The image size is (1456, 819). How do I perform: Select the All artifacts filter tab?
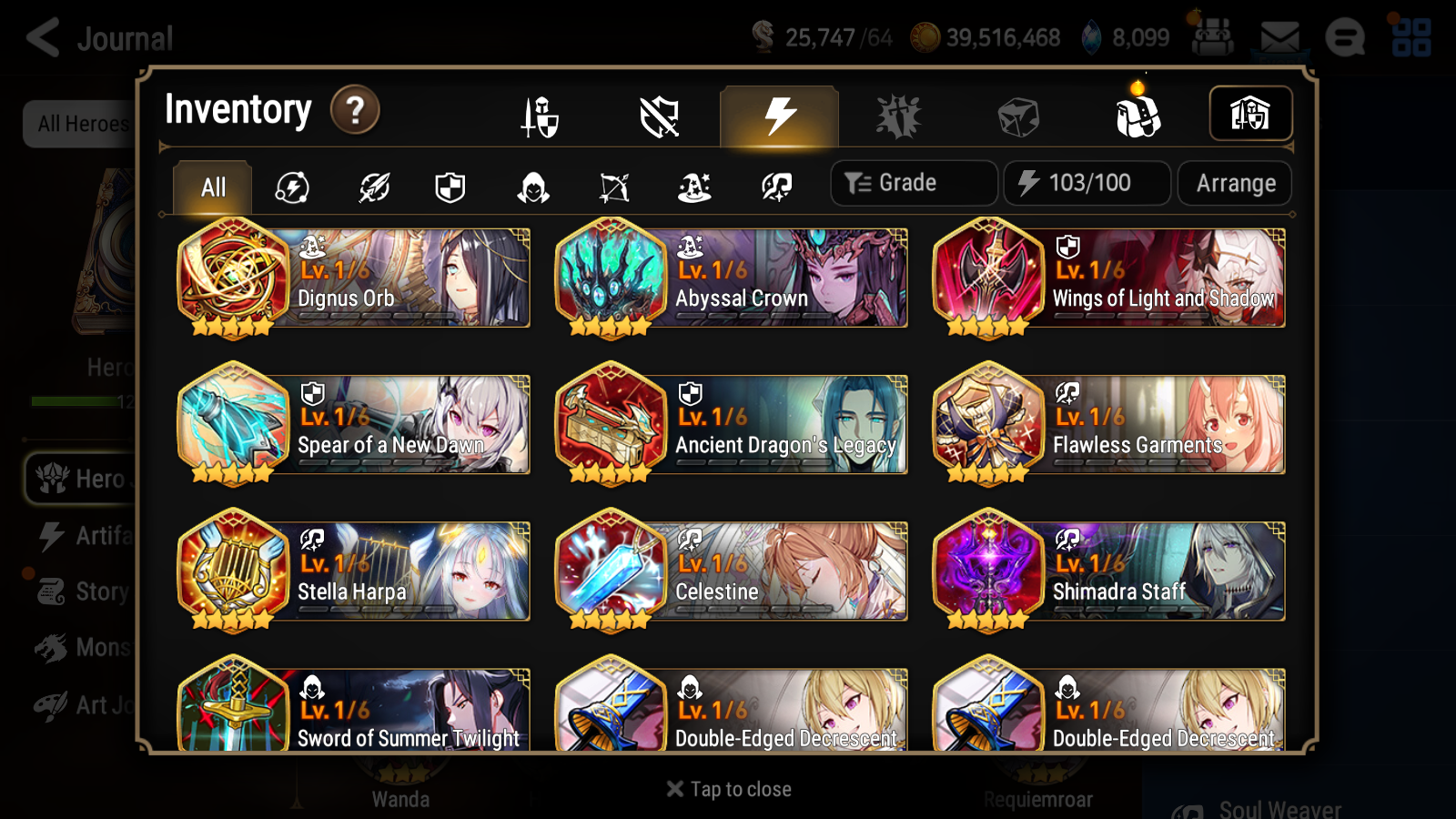(x=211, y=187)
